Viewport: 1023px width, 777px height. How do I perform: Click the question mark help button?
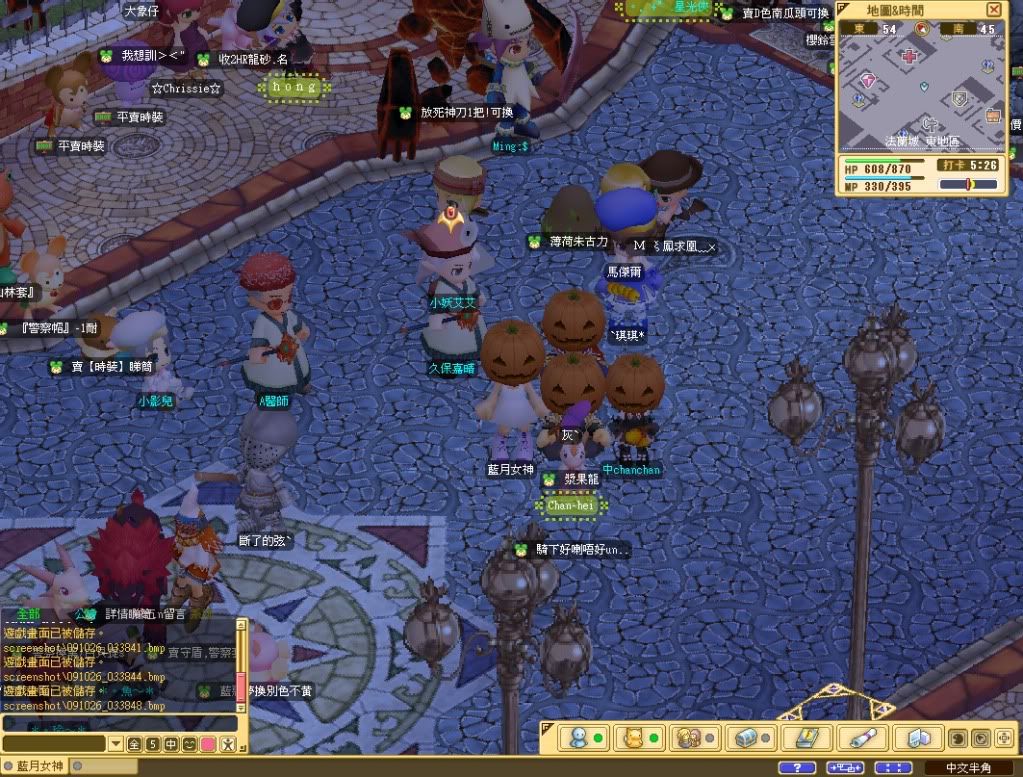pyautogui.click(x=795, y=768)
